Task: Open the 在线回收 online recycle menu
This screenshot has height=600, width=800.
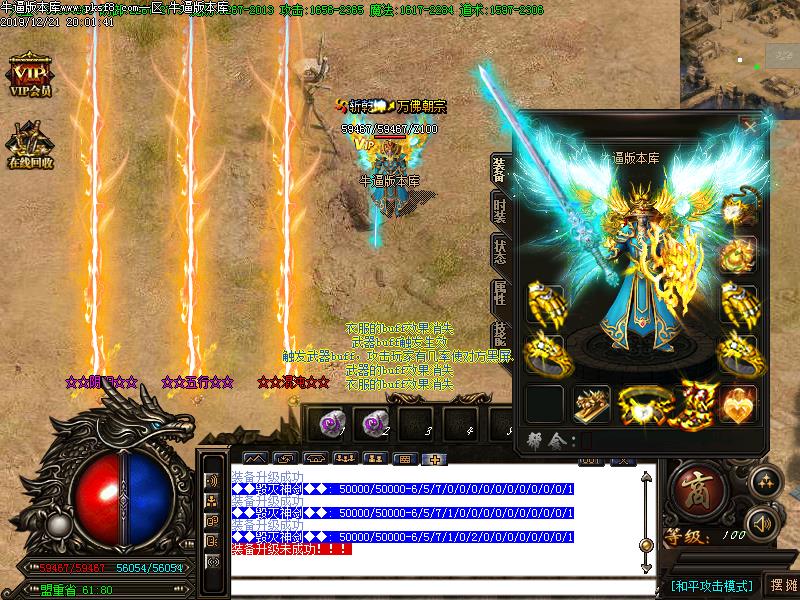Action: click(30, 143)
